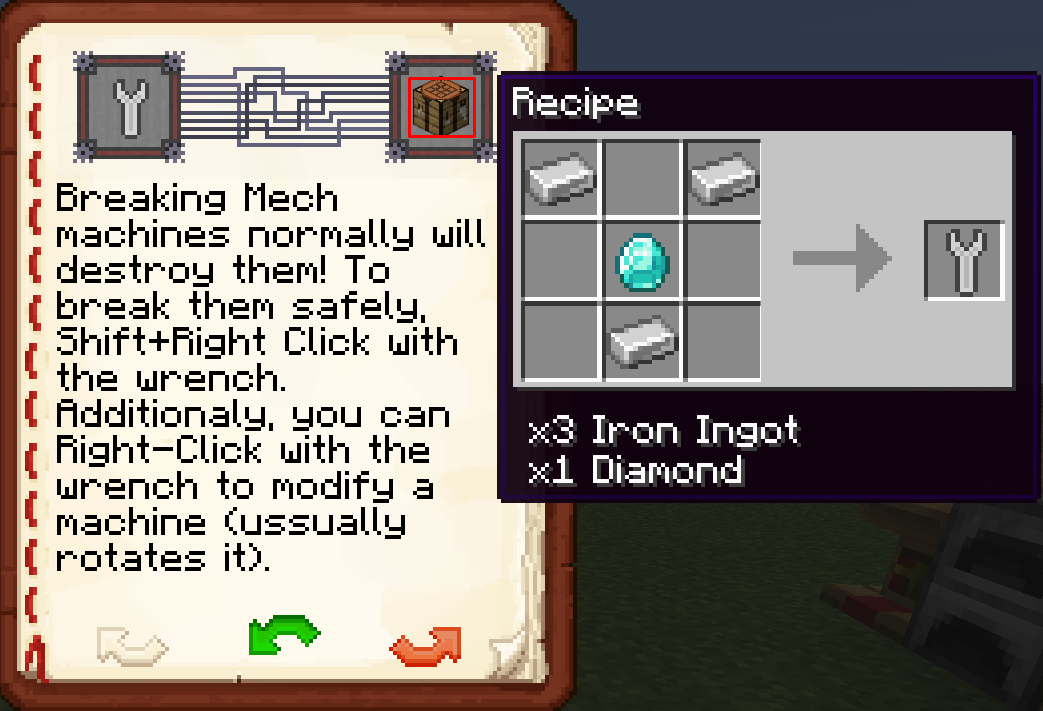Turn to the next page with the orange arrow
This screenshot has width=1043, height=711.
click(426, 645)
